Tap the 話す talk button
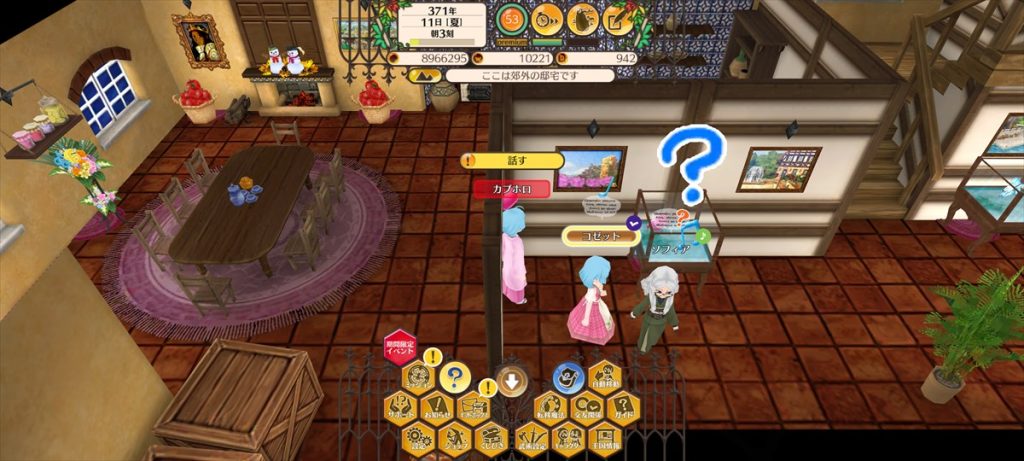Viewport: 1024px width, 461px height. [x=512, y=160]
